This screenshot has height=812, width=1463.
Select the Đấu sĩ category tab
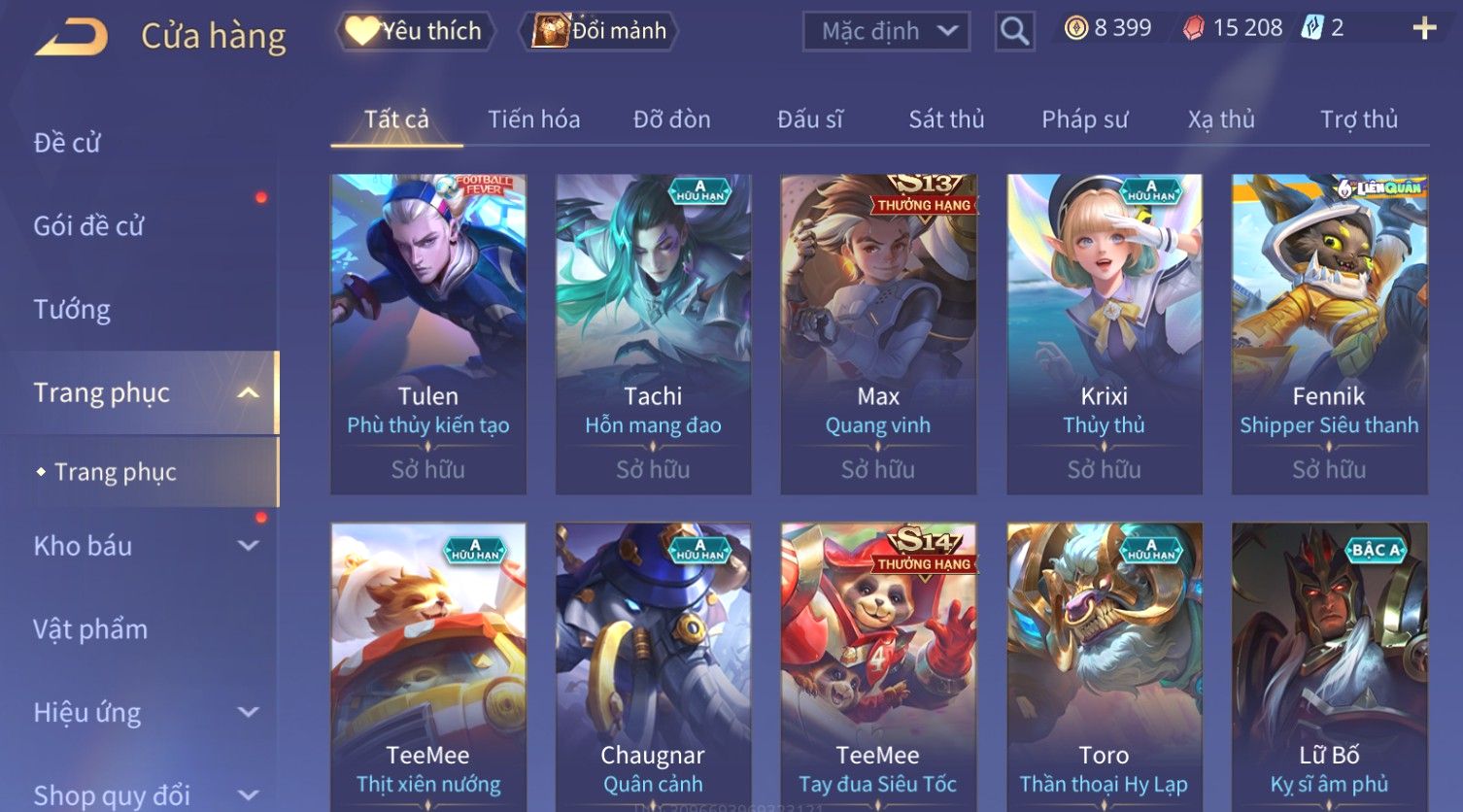click(x=809, y=119)
